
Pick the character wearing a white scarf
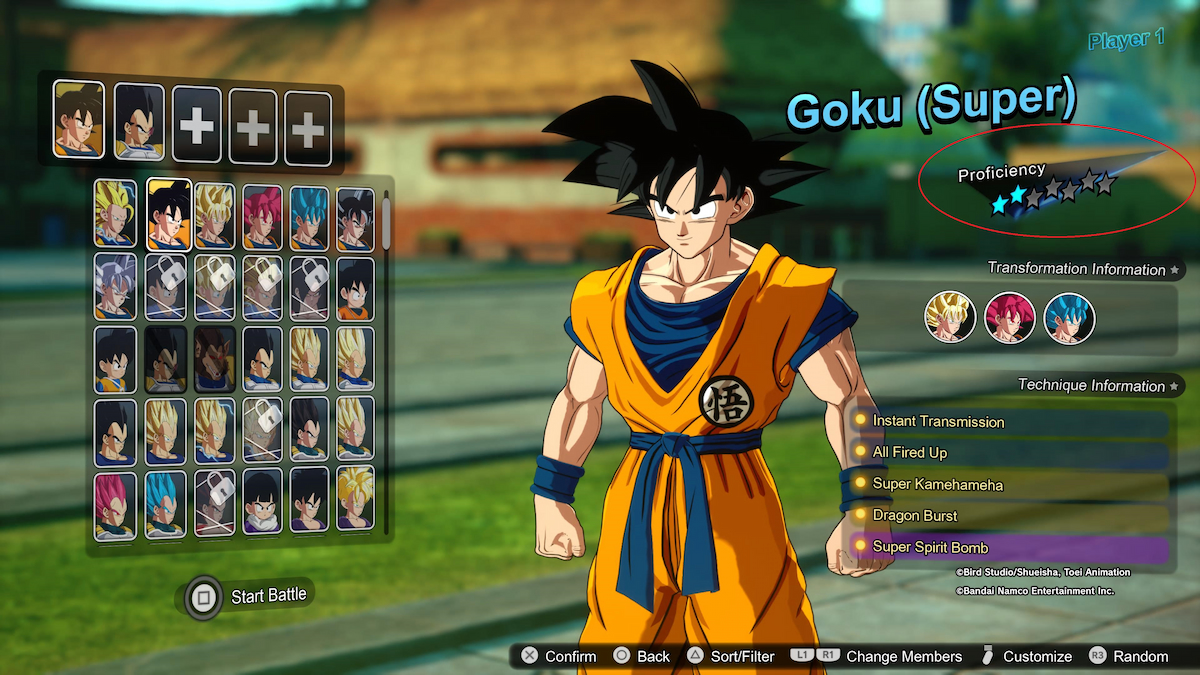coord(262,506)
